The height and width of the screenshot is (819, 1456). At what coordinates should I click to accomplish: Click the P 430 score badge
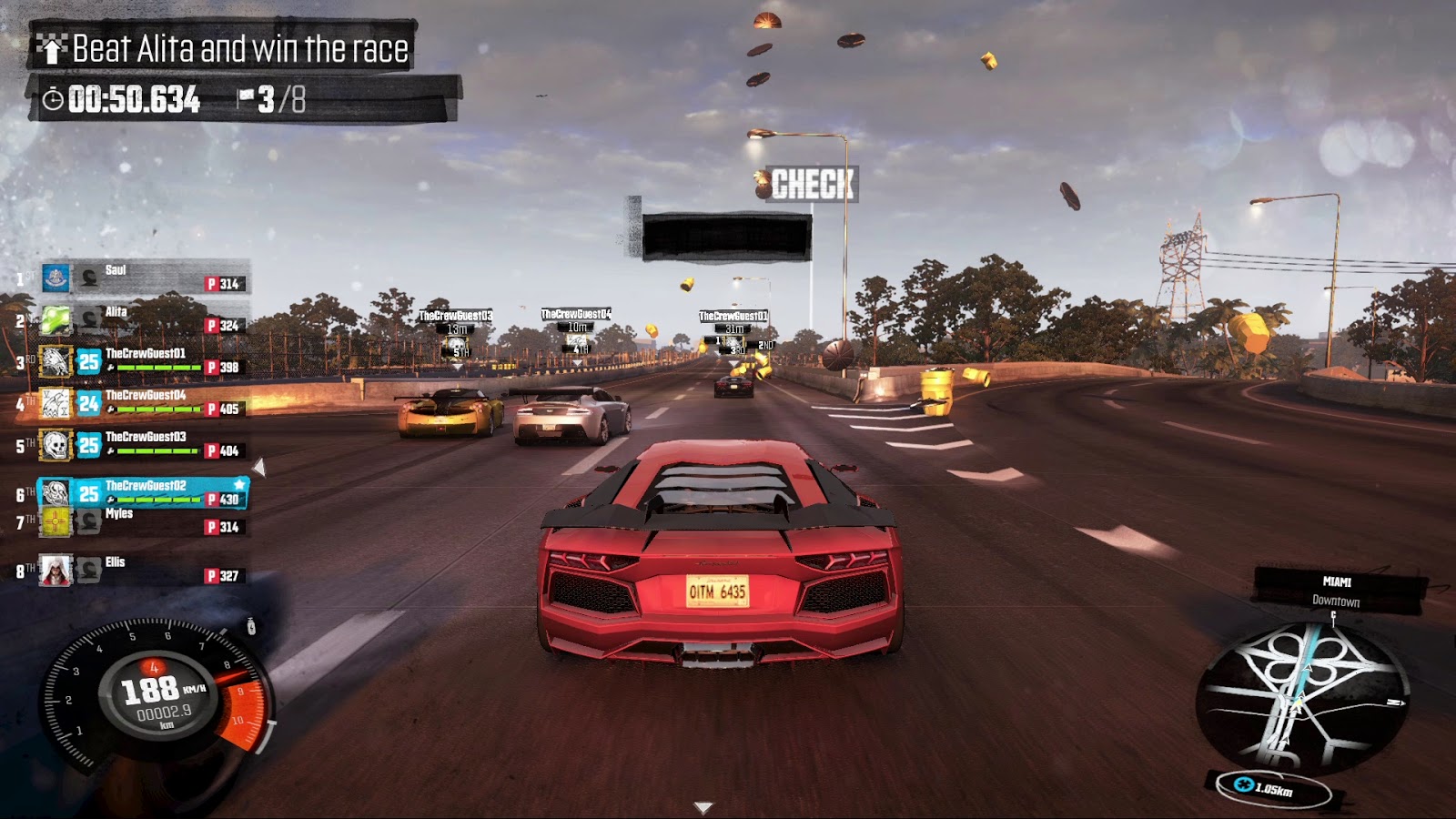[225, 500]
